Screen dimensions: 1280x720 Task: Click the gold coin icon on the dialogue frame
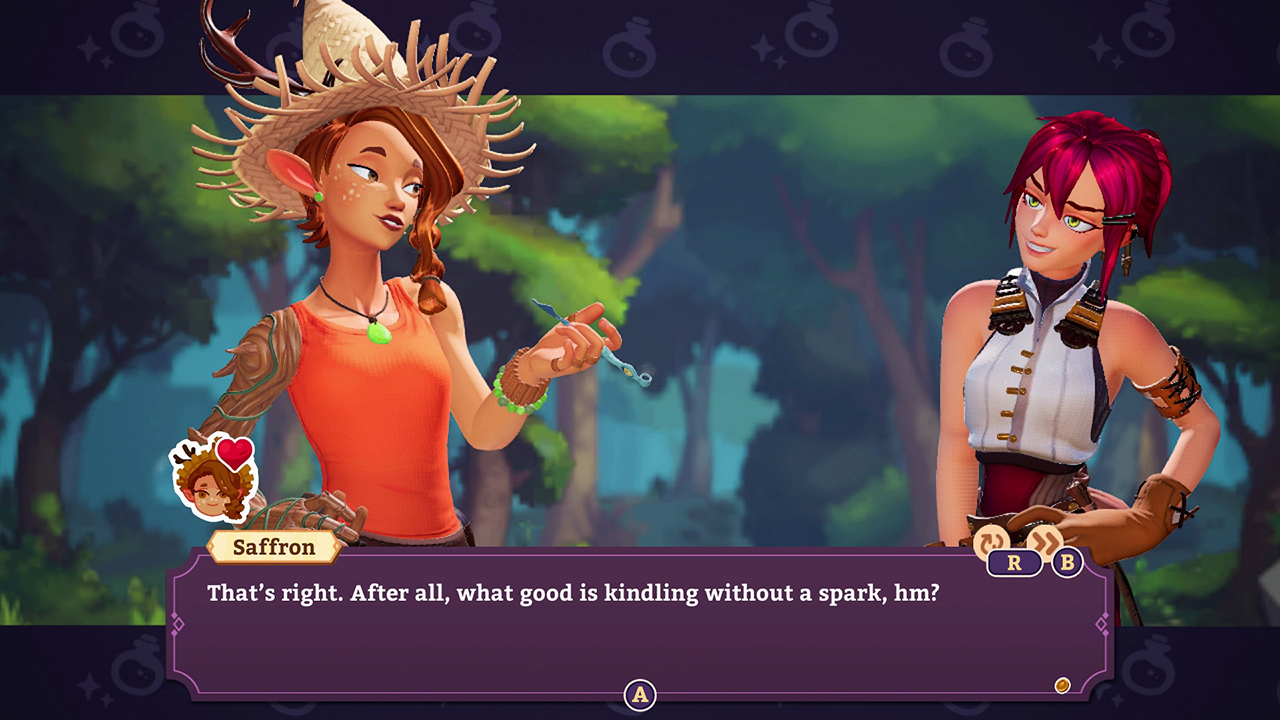pyautogui.click(x=1065, y=685)
